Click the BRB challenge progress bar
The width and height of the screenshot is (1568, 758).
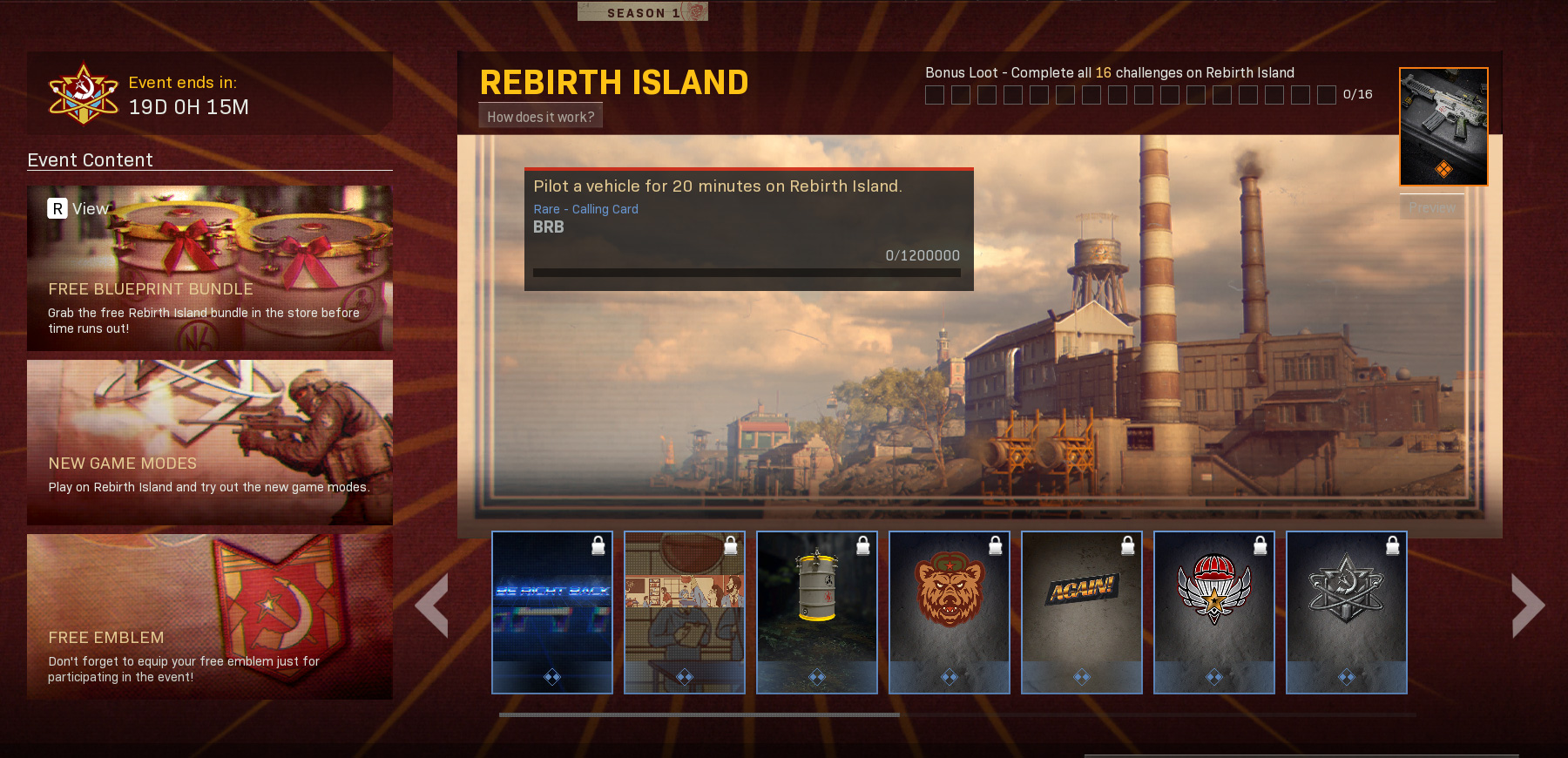[x=747, y=274]
